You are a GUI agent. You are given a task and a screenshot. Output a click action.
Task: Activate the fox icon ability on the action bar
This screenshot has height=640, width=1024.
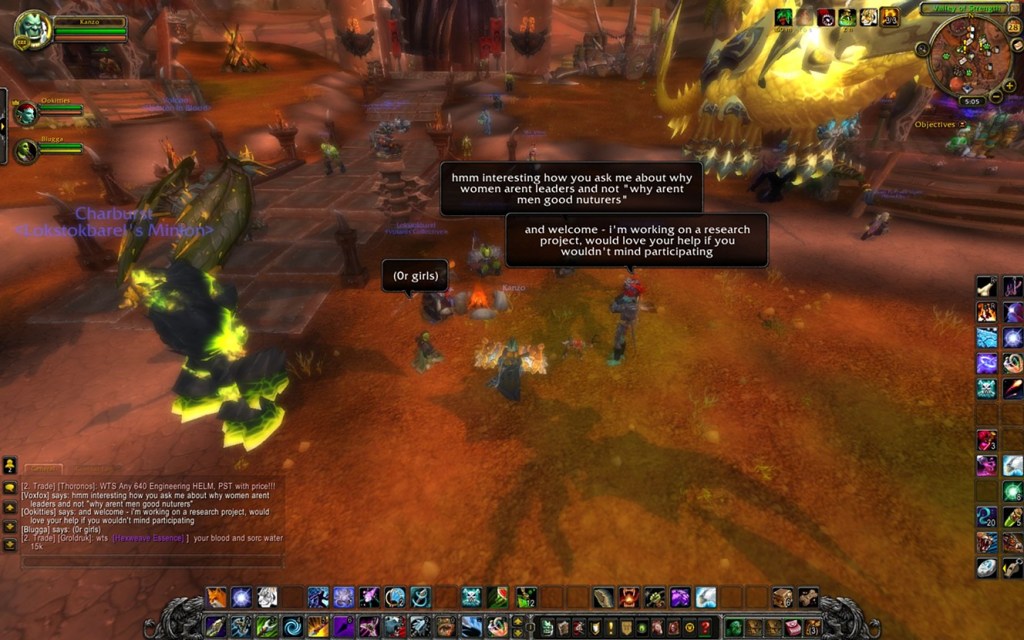216,598
